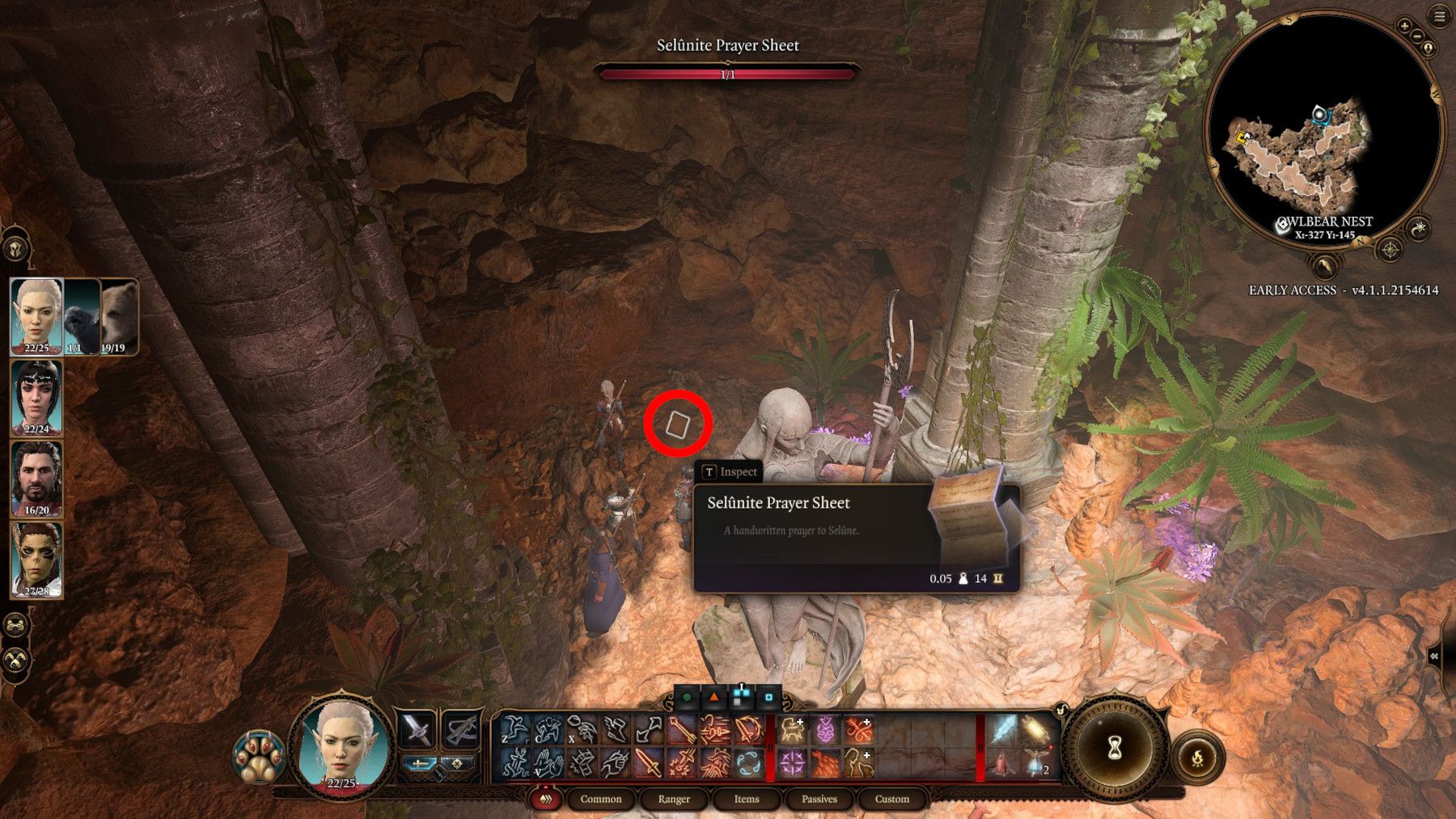
Task: Select the melee sword weapon slot
Action: point(417,730)
